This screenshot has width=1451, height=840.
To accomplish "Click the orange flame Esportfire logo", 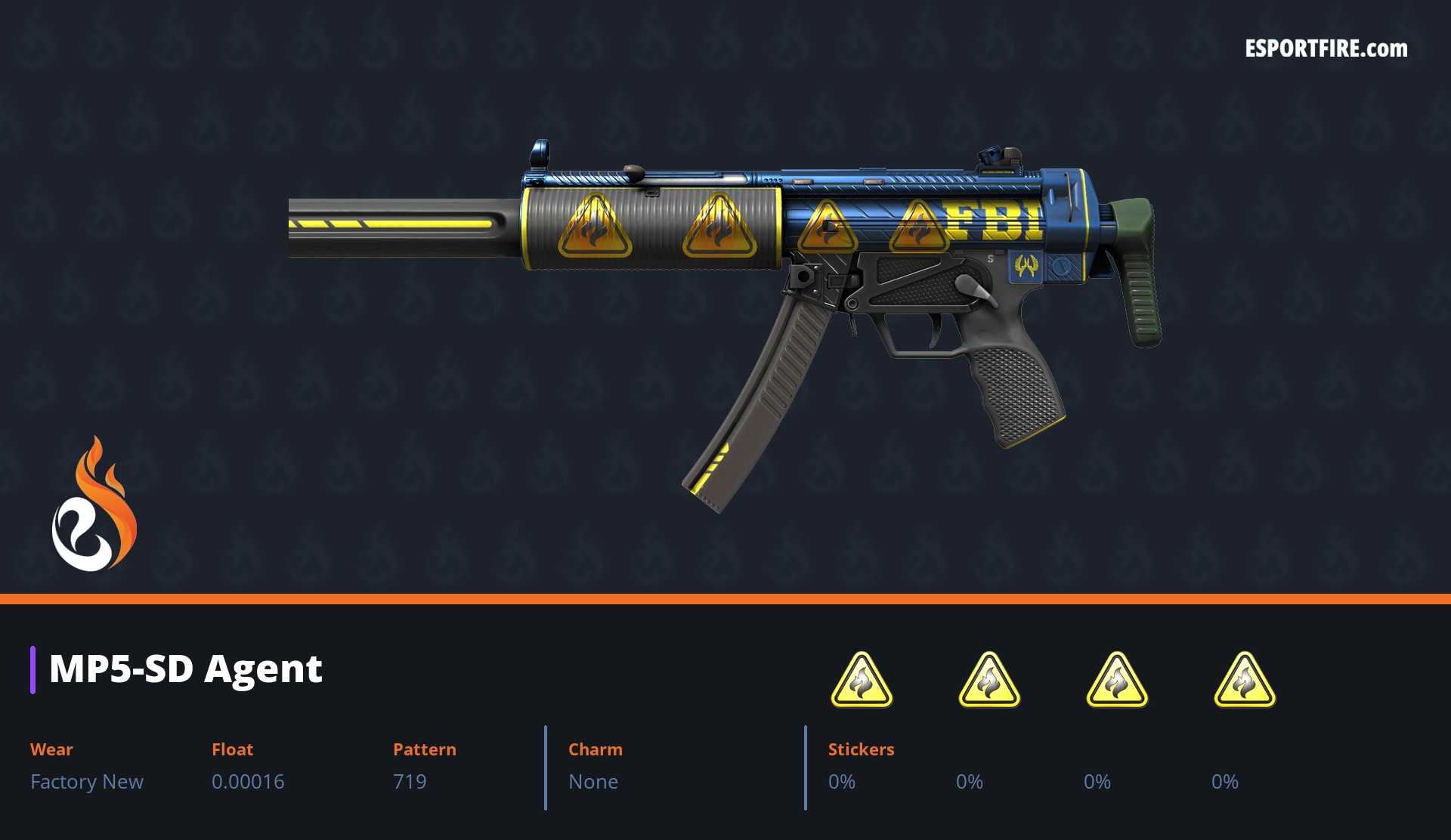I will 94,505.
